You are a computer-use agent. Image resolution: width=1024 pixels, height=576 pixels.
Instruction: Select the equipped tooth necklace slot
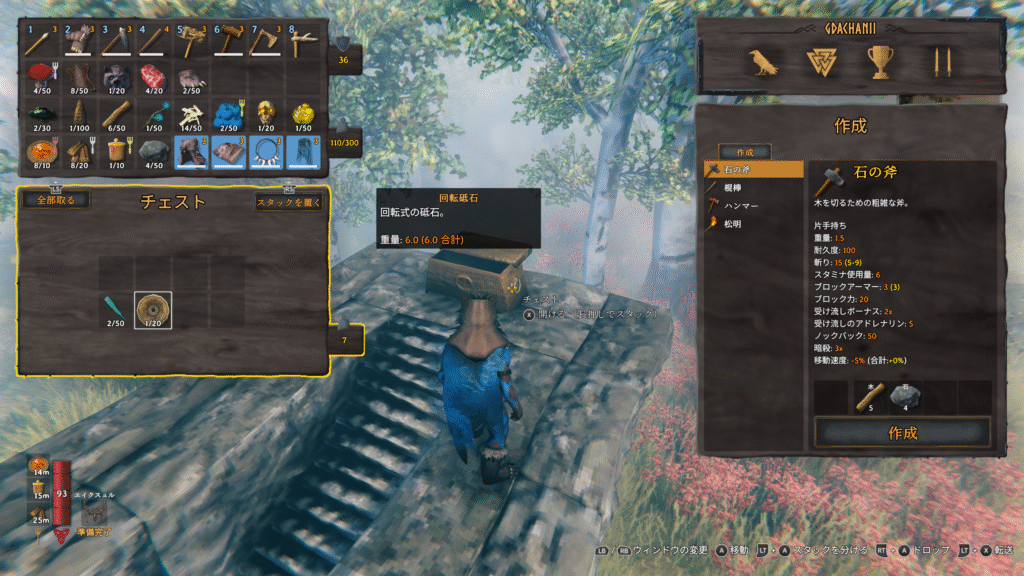pyautogui.click(x=266, y=151)
